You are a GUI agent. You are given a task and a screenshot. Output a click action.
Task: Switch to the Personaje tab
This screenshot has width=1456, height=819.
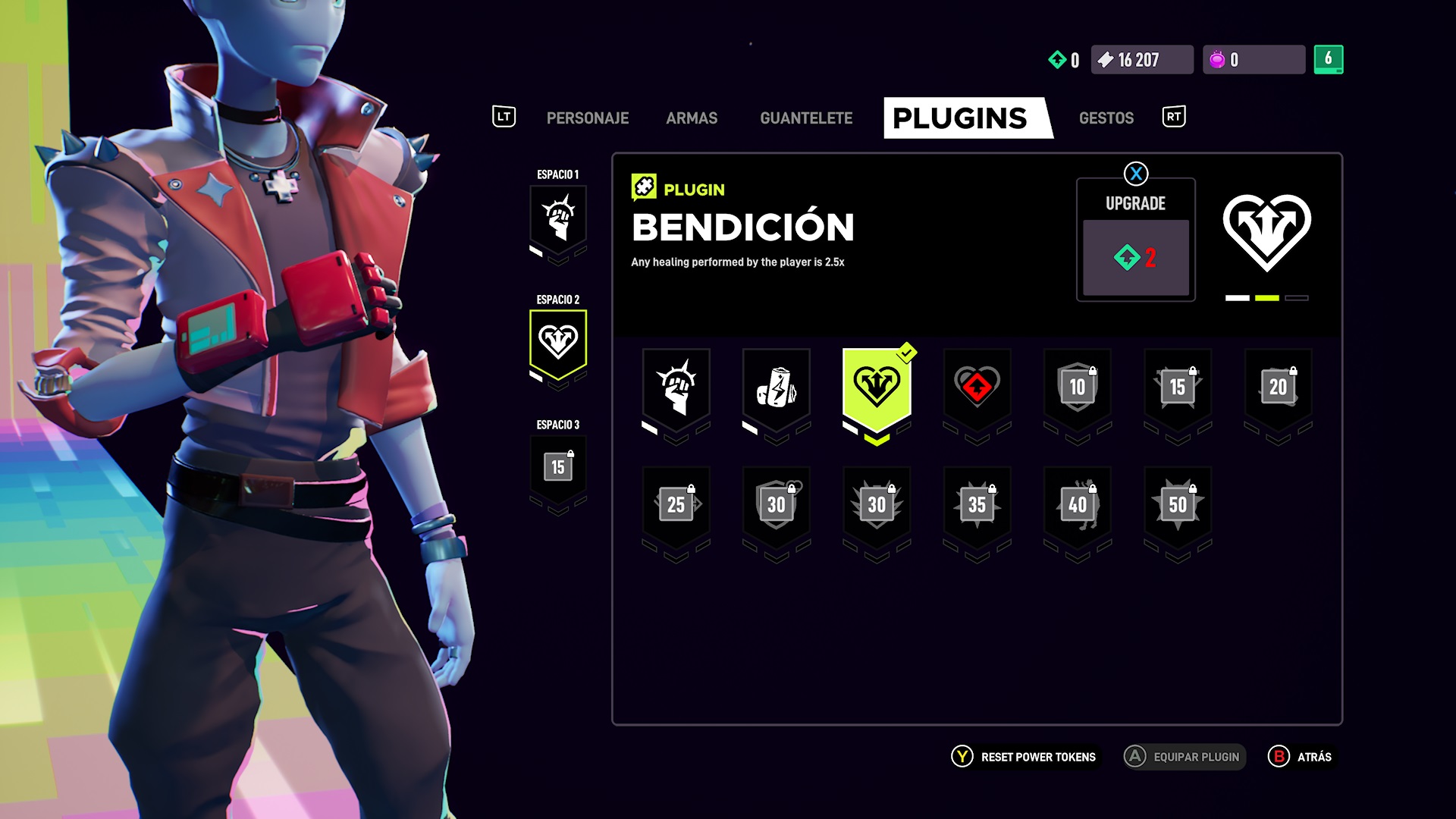(x=587, y=118)
